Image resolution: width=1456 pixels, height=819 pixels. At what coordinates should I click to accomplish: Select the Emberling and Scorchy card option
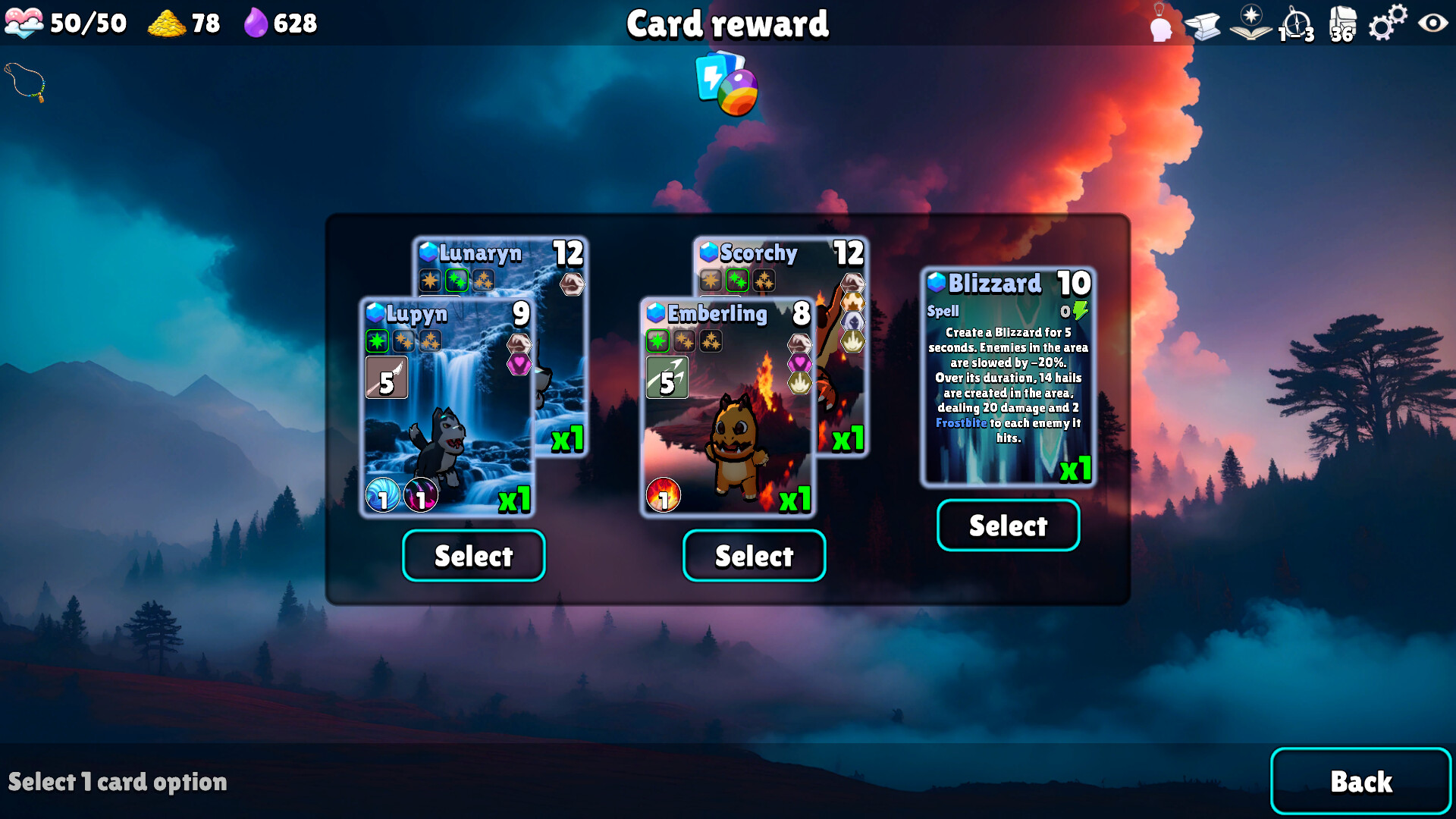pyautogui.click(x=754, y=556)
